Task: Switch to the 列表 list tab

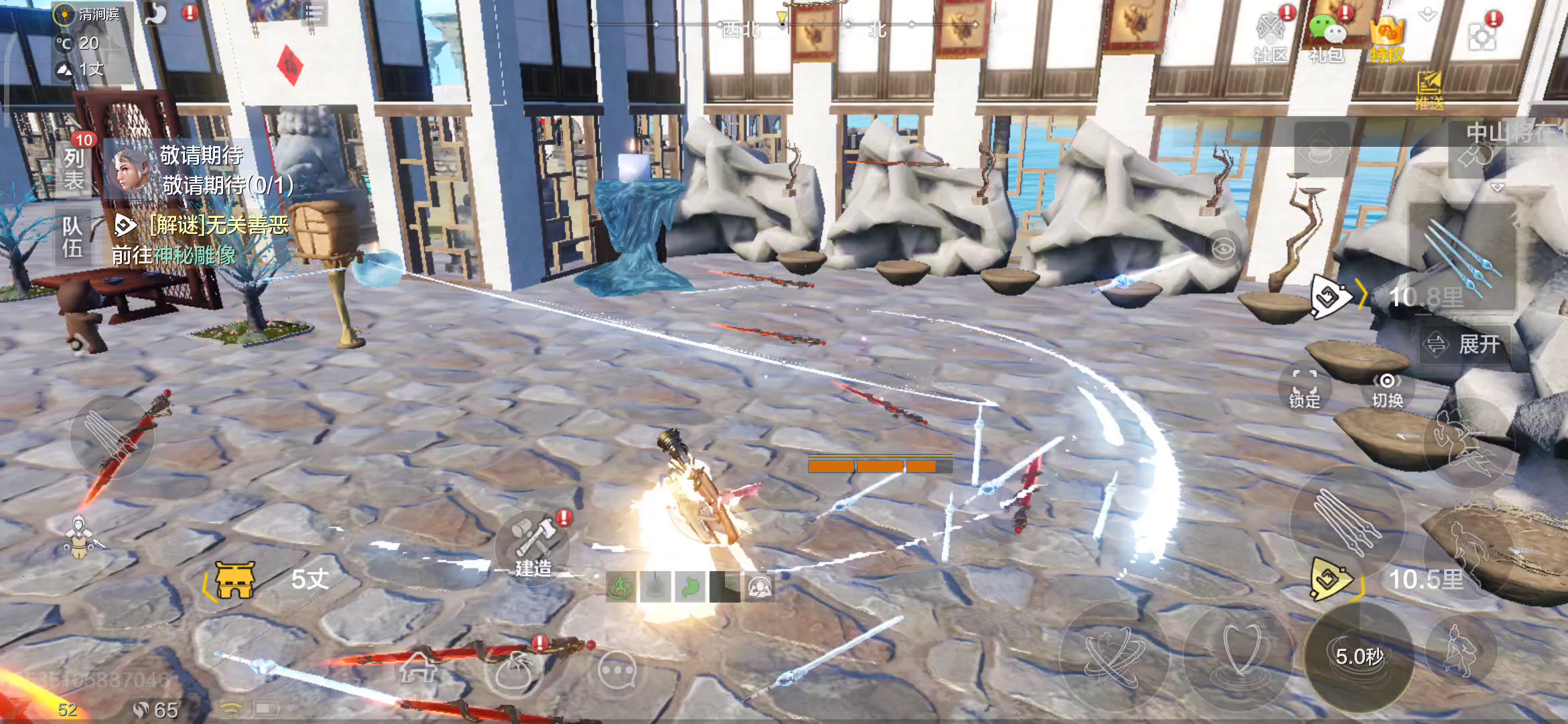Action: click(x=74, y=169)
